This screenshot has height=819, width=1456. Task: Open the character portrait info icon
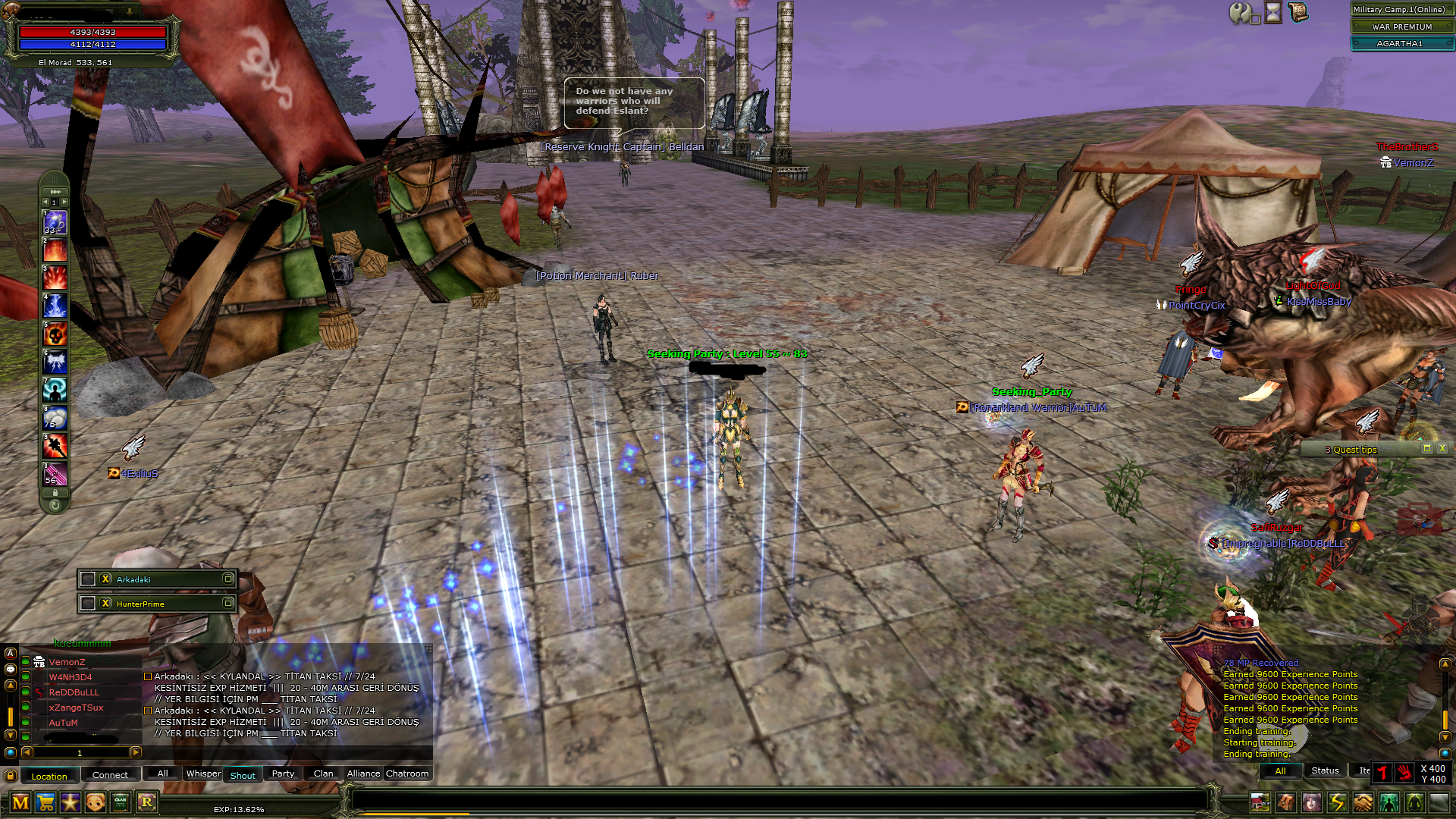1310,801
